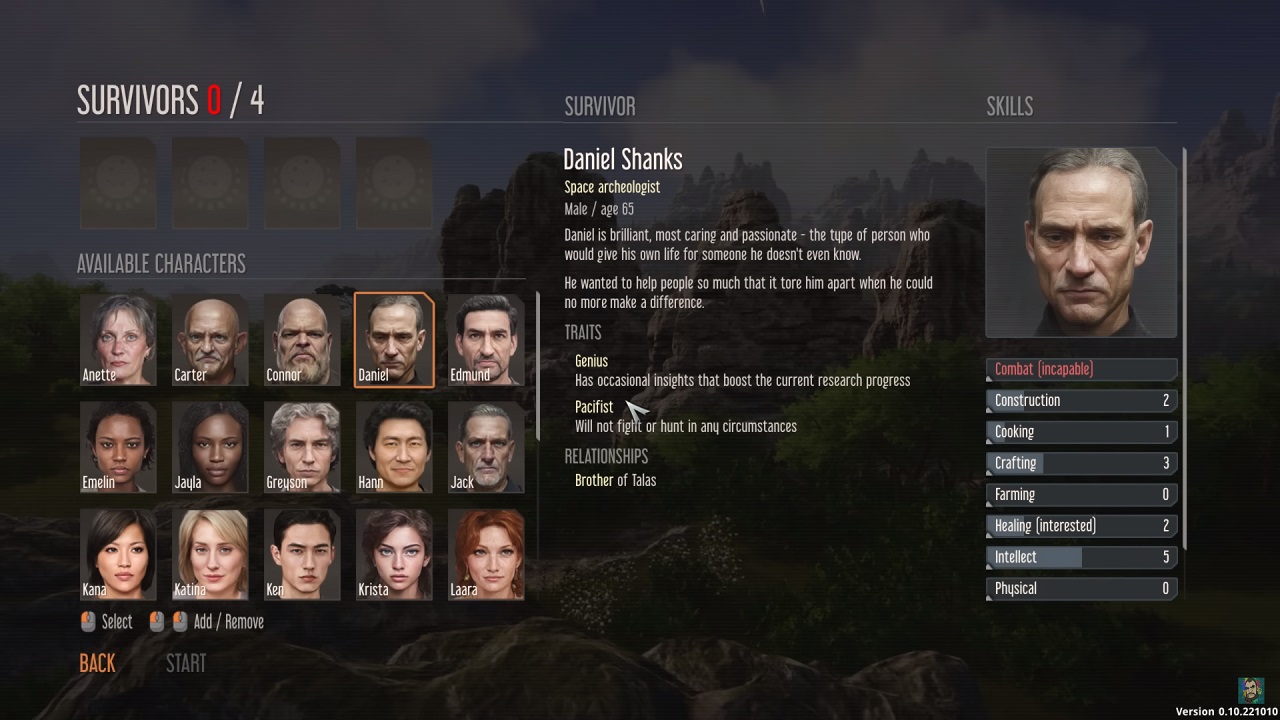Click Jayla's character tile
Image resolution: width=1280 pixels, height=720 pixels.
(210, 447)
